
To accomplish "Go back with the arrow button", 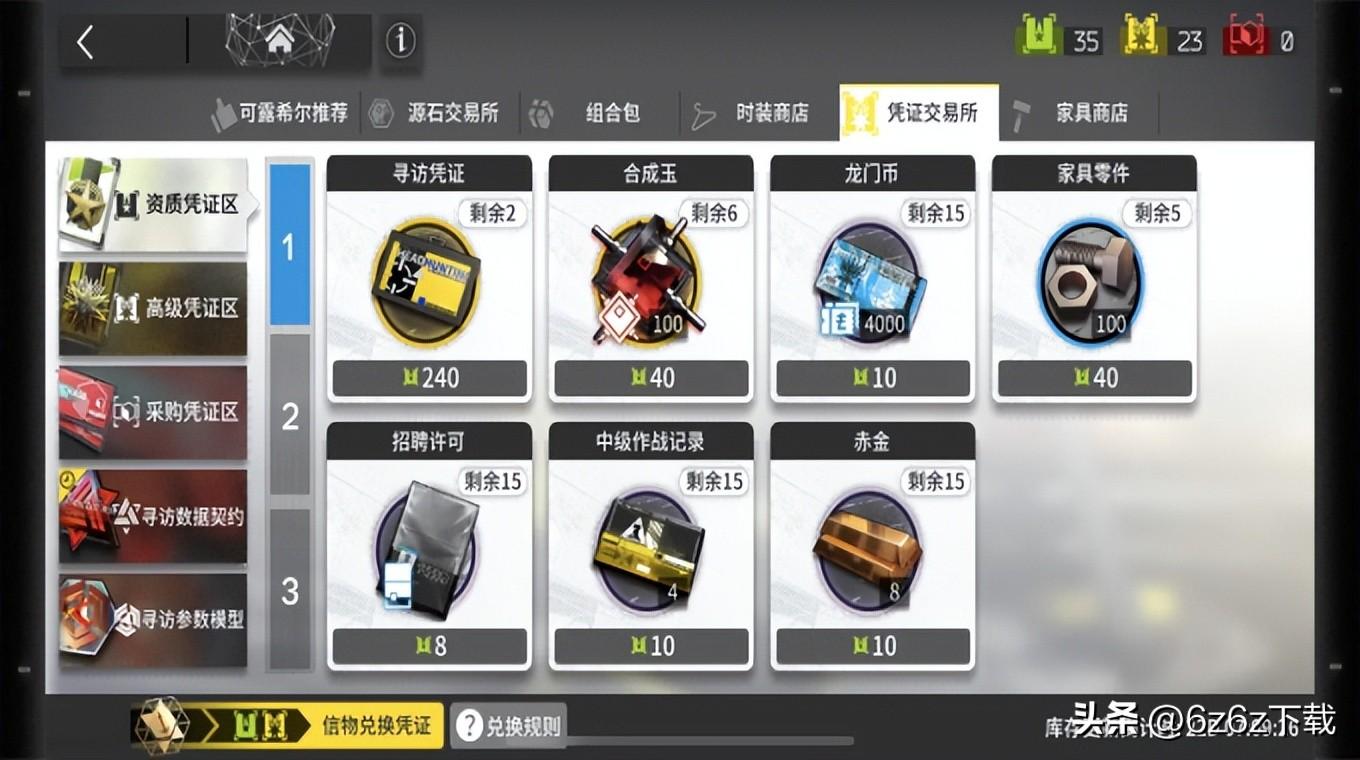I will [x=87, y=43].
